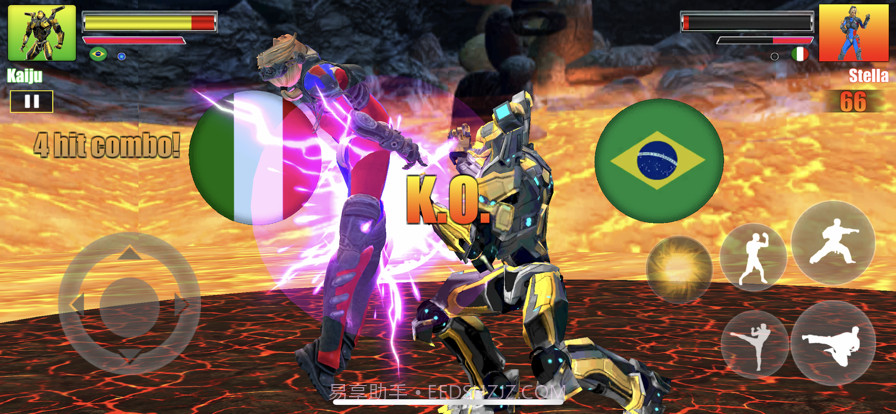The image size is (896, 414).
Task: Tap the joystick's up arrow
Action: (x=129, y=254)
